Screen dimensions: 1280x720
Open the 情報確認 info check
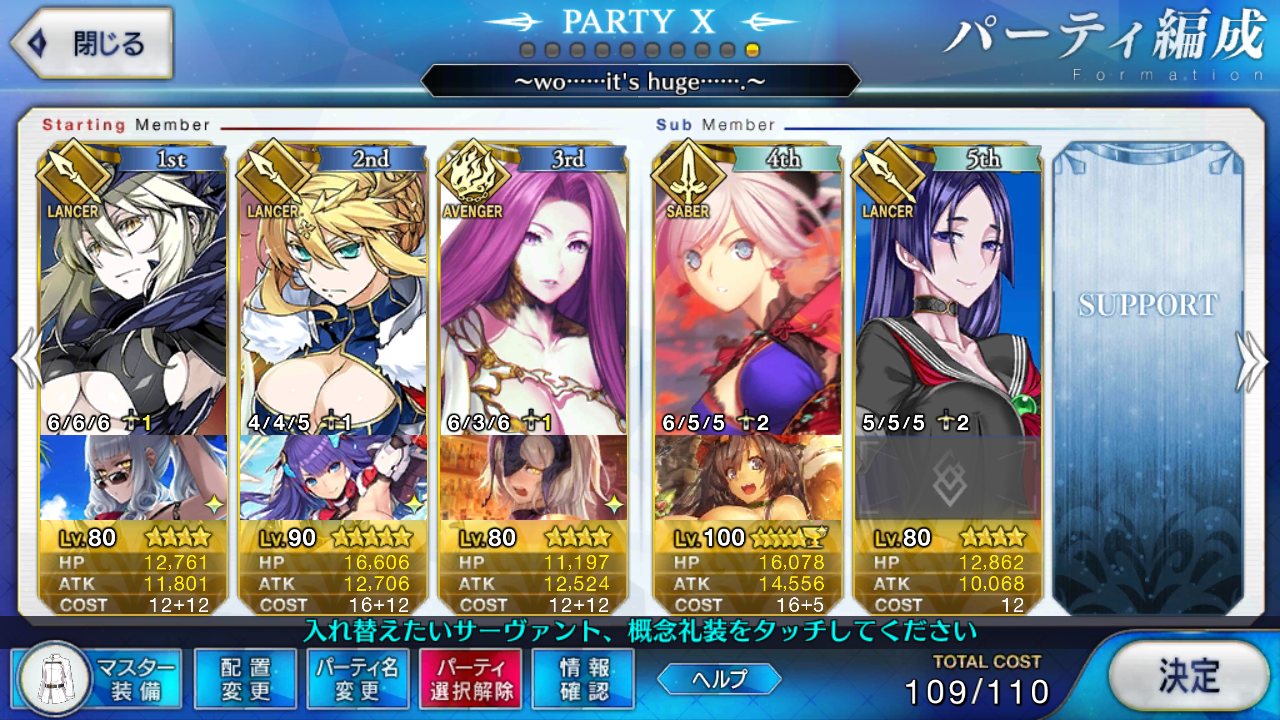(585, 678)
